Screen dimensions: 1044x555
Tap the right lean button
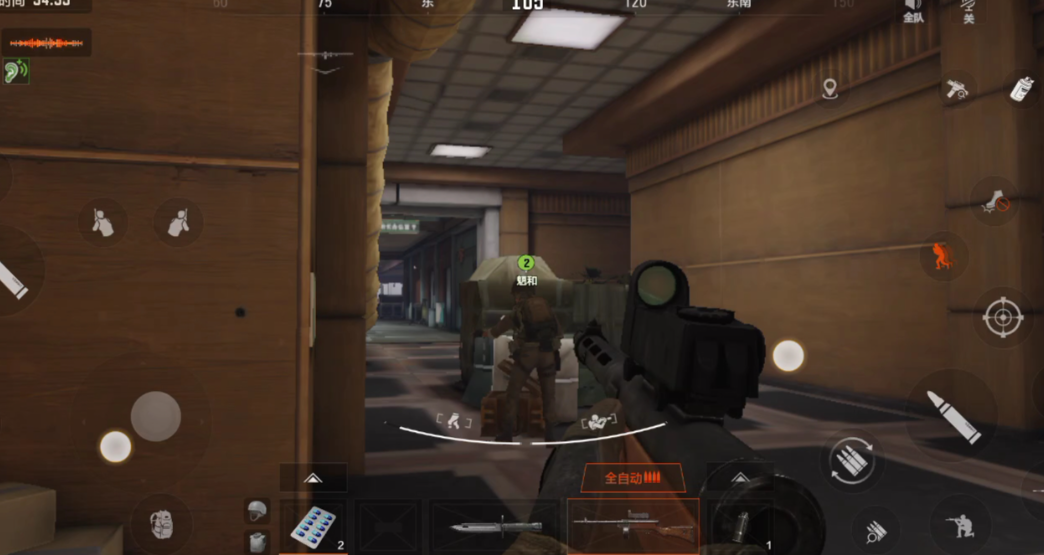tap(178, 222)
